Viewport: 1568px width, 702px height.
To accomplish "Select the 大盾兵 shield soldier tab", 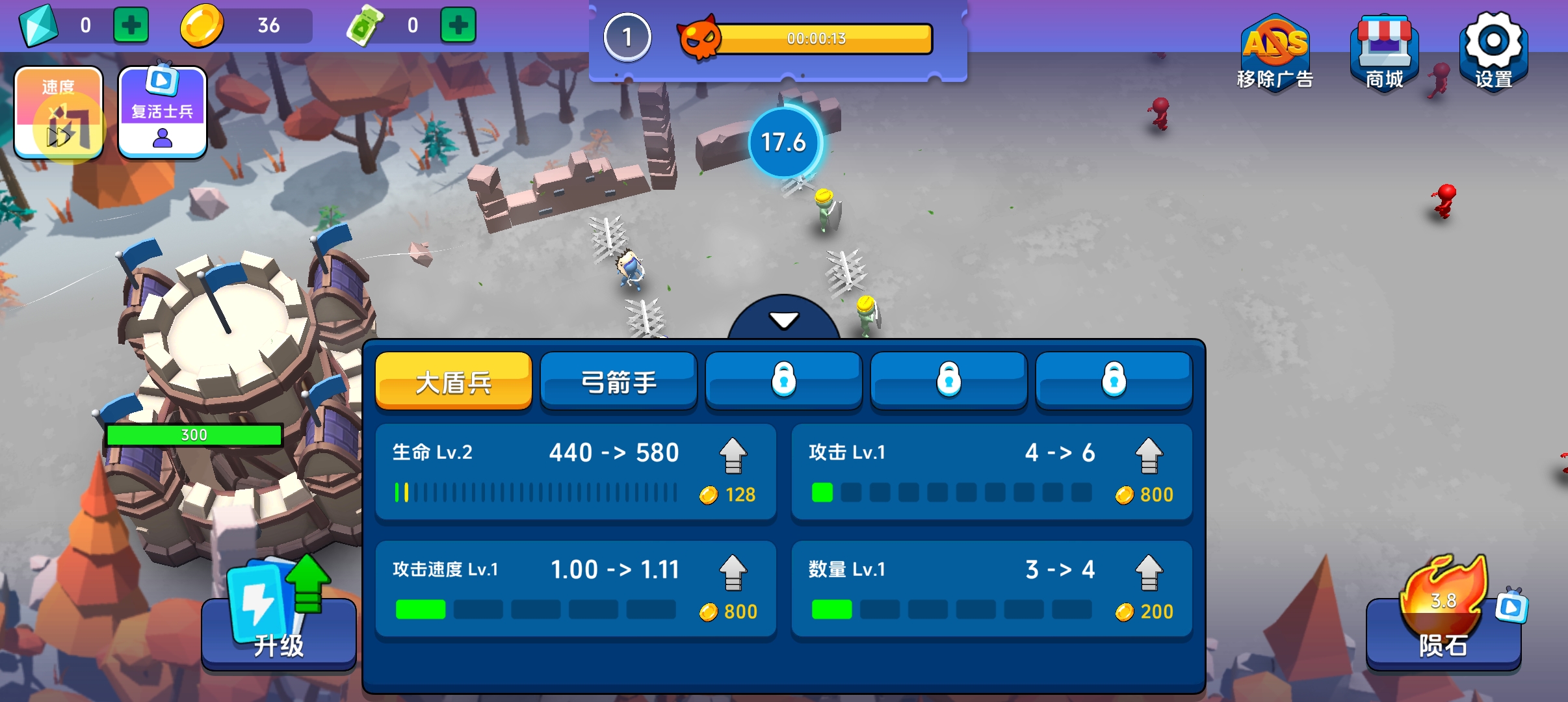I will 454,380.
